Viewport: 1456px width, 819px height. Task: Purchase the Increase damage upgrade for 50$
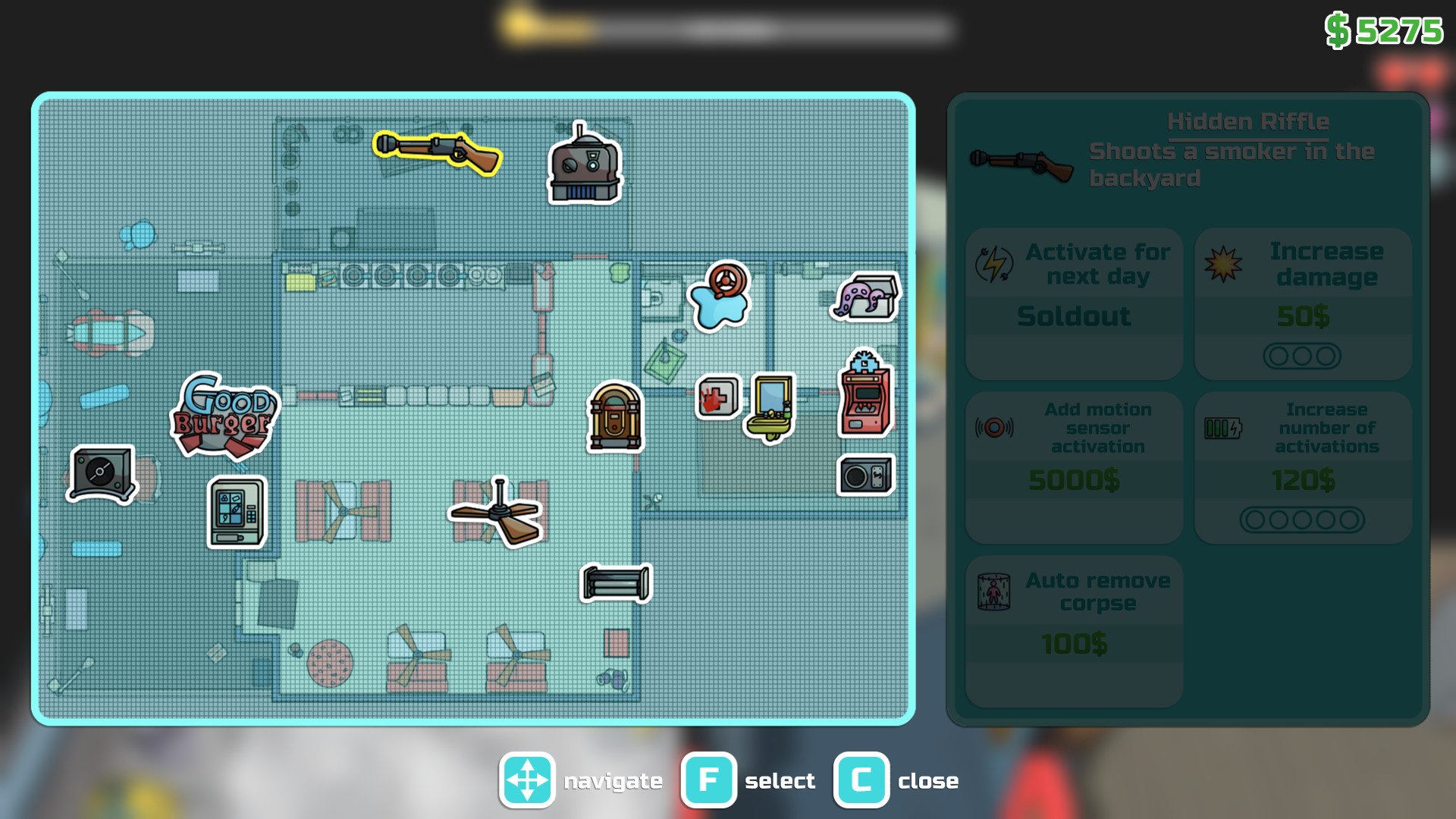(x=1302, y=302)
